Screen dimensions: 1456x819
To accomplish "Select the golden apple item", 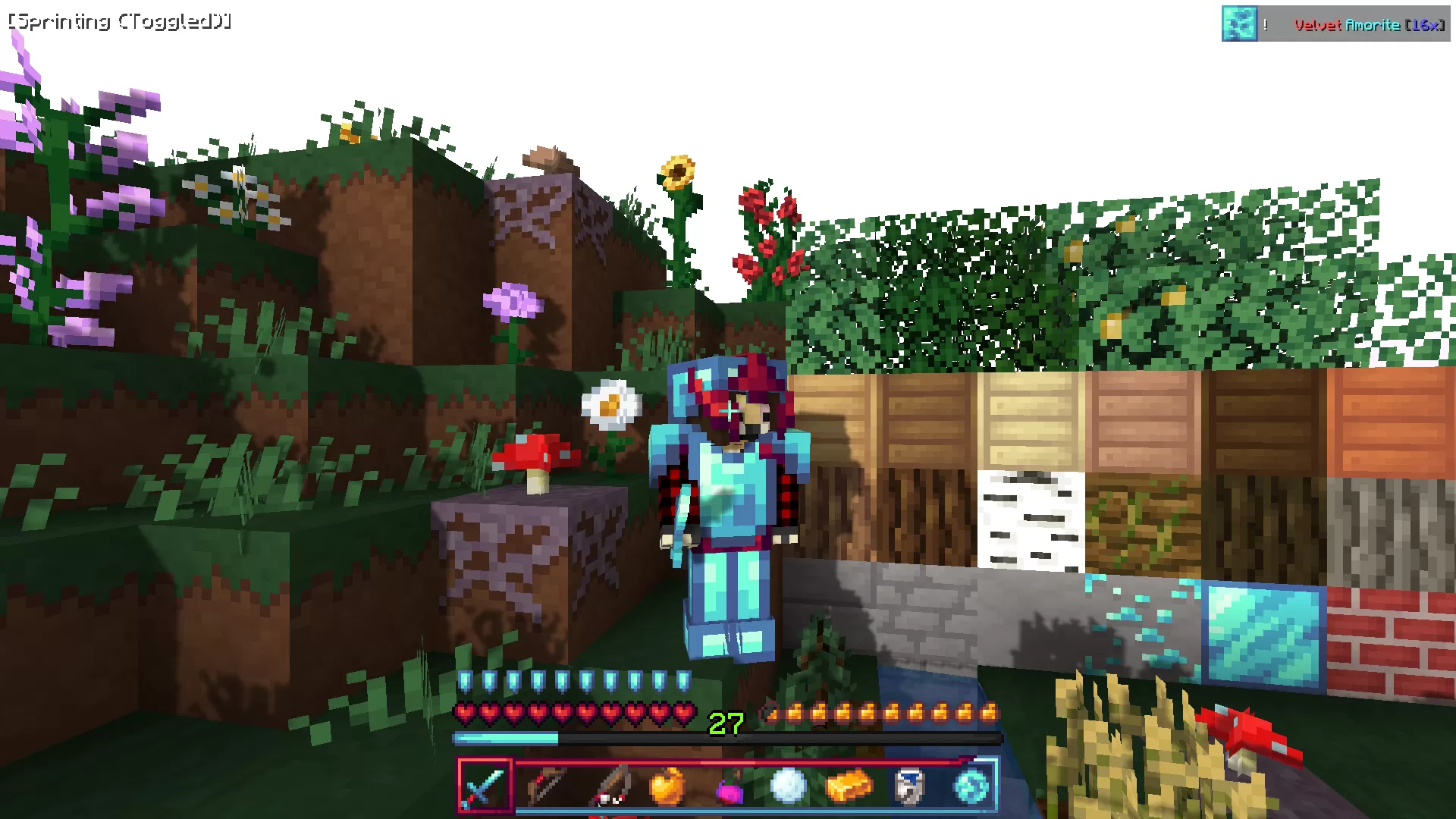I will pos(666,786).
